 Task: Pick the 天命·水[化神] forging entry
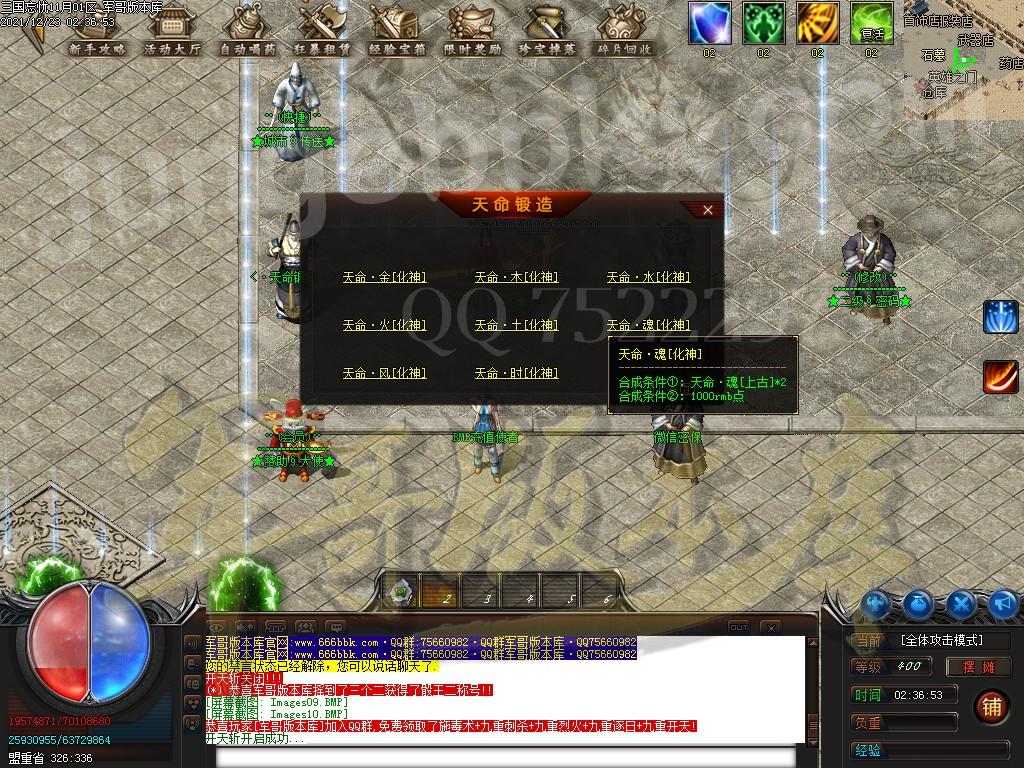click(648, 277)
